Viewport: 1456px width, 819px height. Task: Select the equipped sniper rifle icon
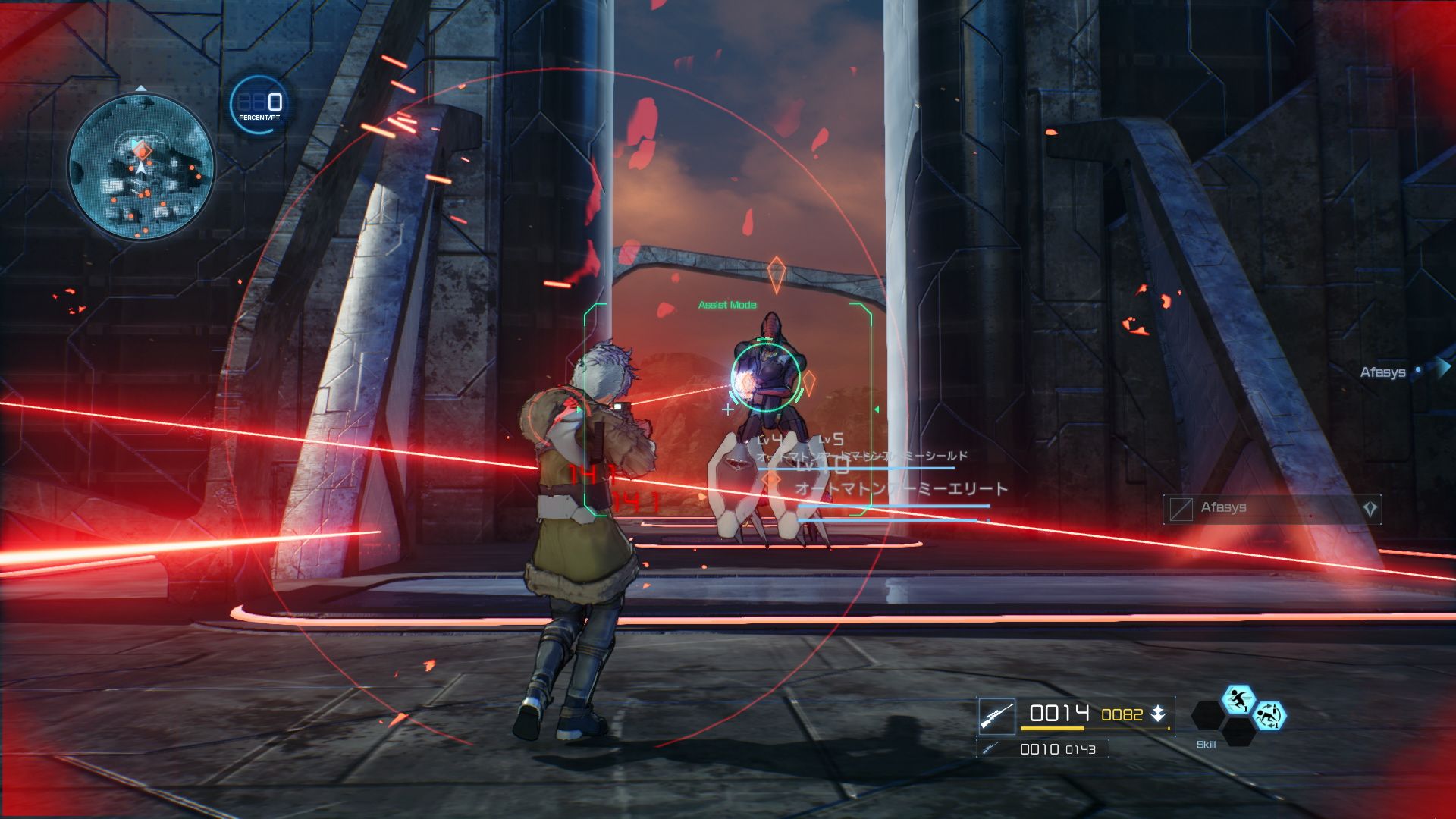(996, 716)
